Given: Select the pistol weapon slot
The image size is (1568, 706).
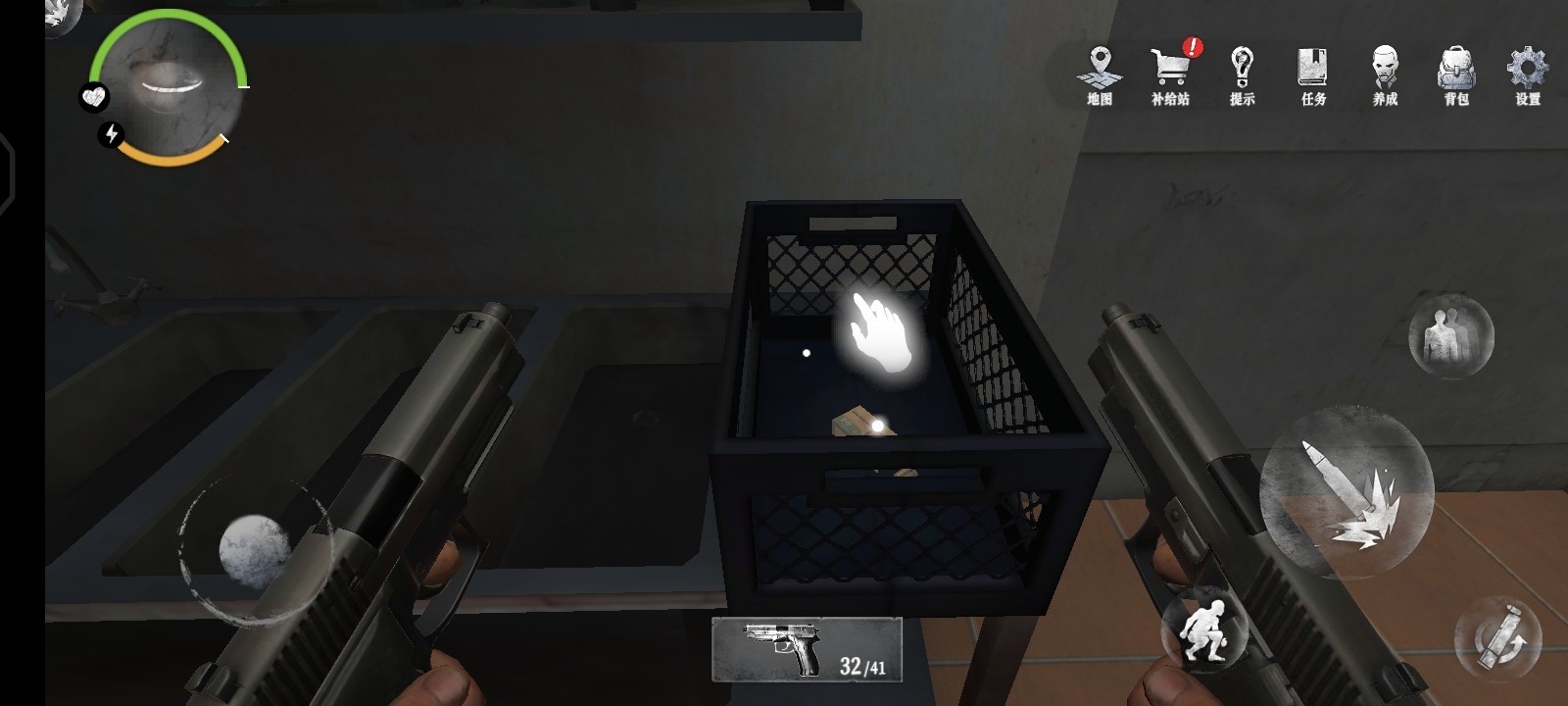Looking at the screenshot, I should point(807,649).
